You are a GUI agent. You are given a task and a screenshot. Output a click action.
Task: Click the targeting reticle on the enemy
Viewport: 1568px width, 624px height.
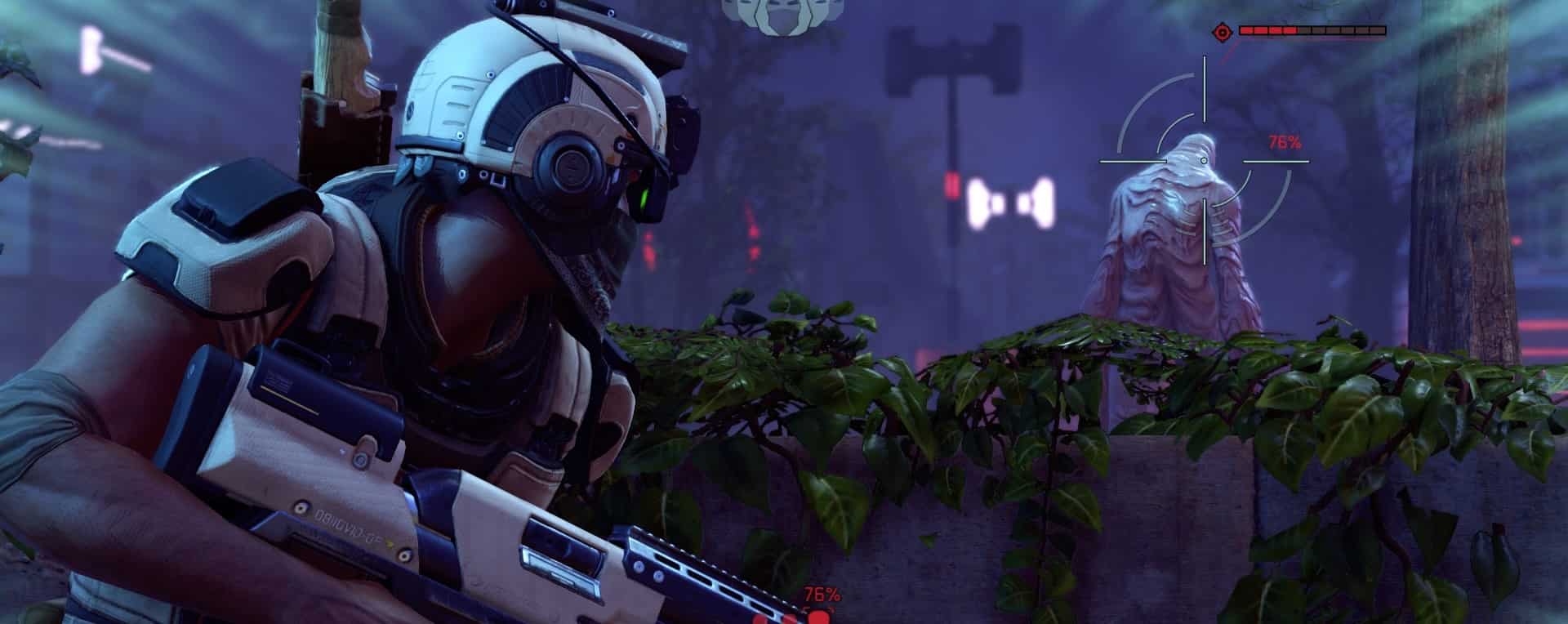coord(1205,161)
